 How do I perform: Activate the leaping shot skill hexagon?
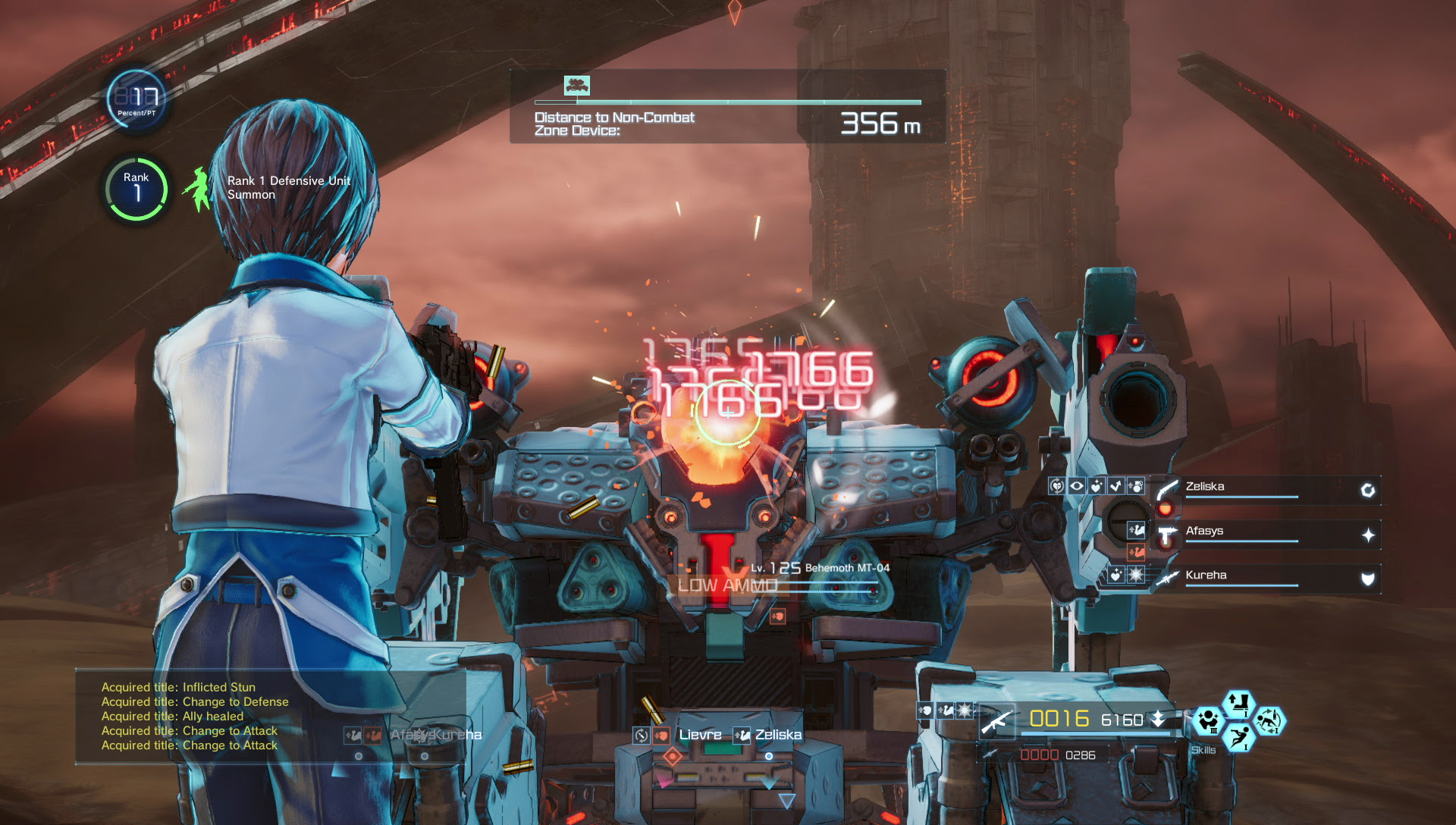pyautogui.click(x=1238, y=736)
